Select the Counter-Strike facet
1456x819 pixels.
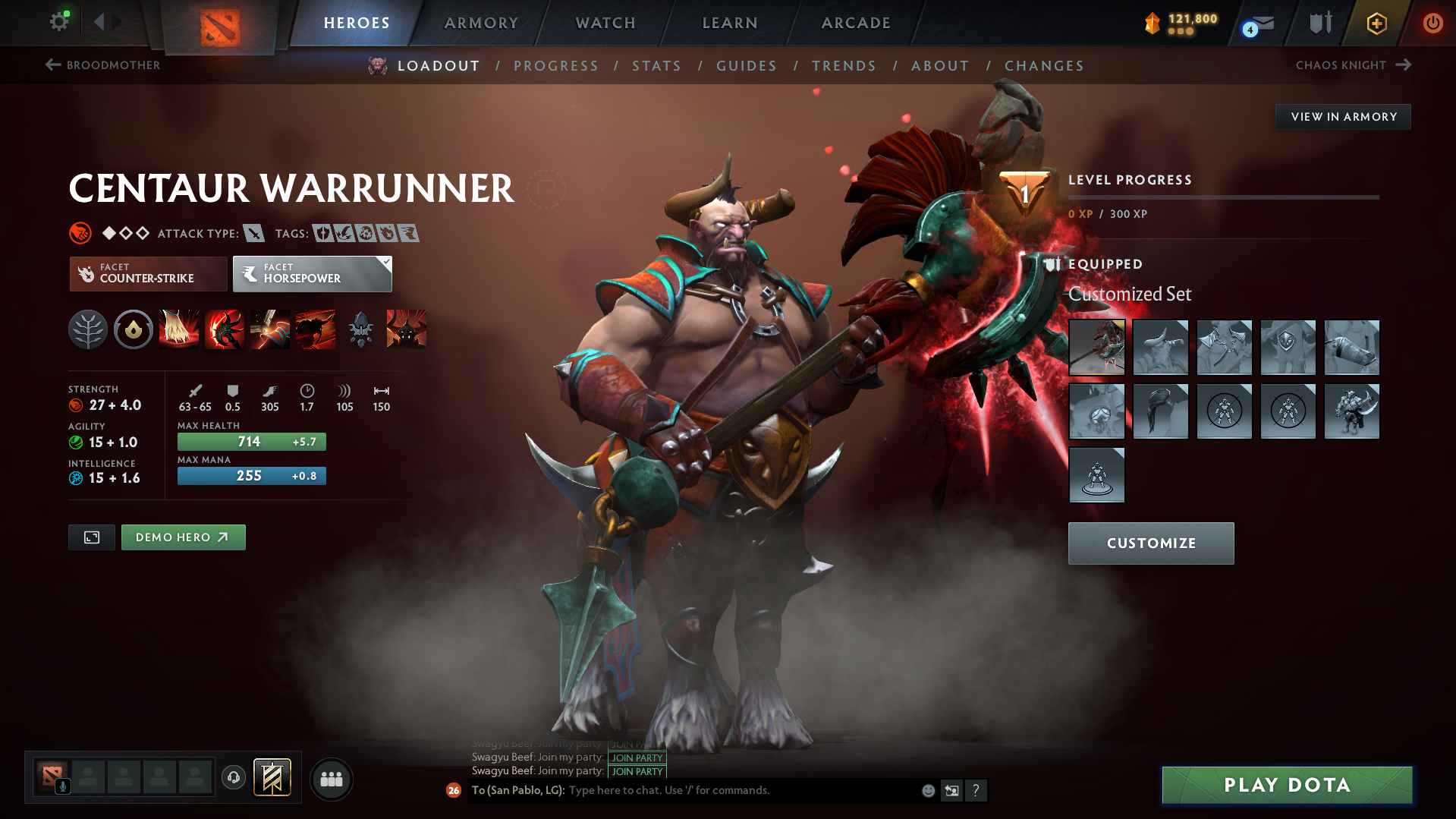click(148, 274)
